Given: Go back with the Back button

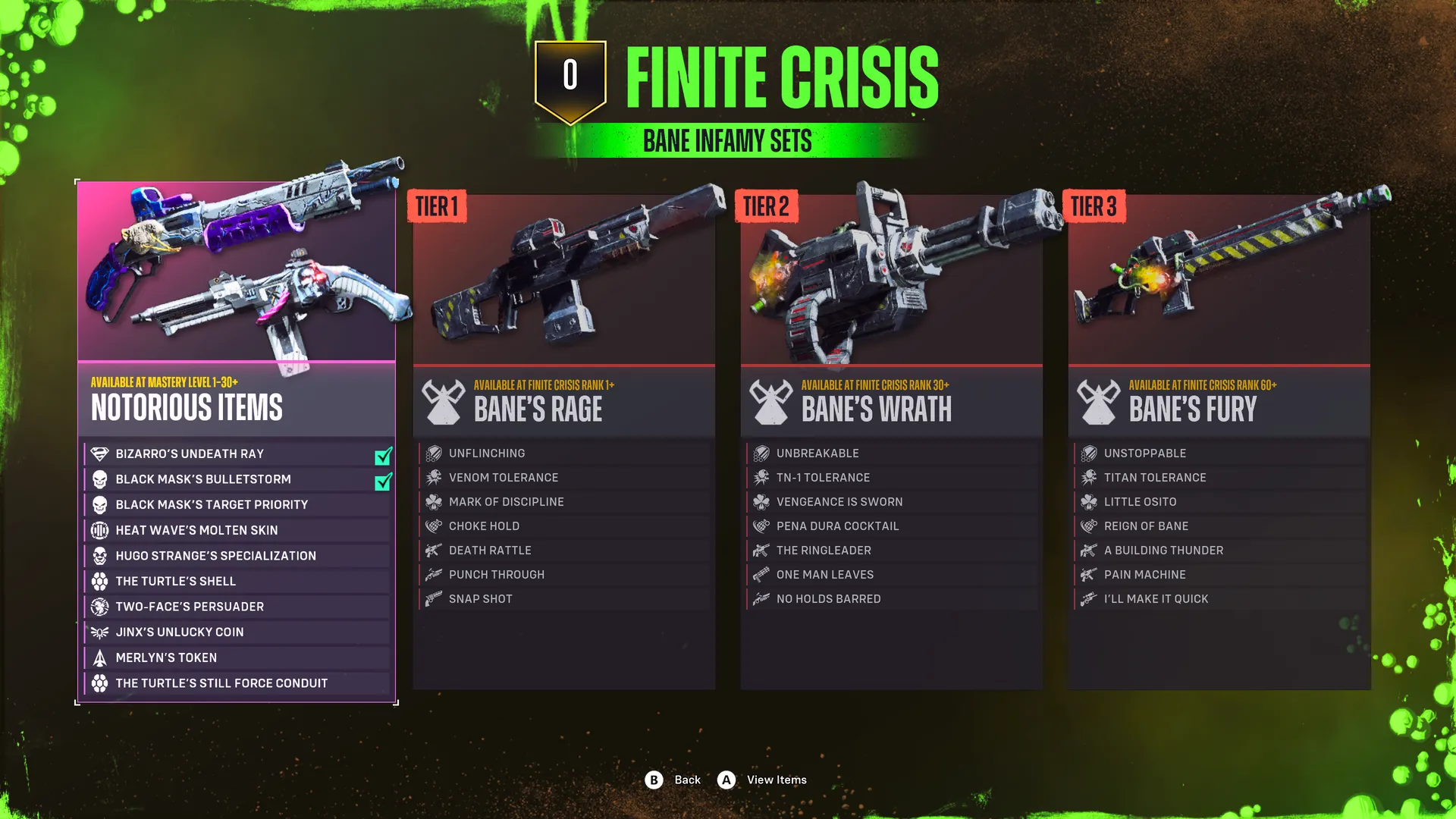Looking at the screenshot, I should [673, 780].
